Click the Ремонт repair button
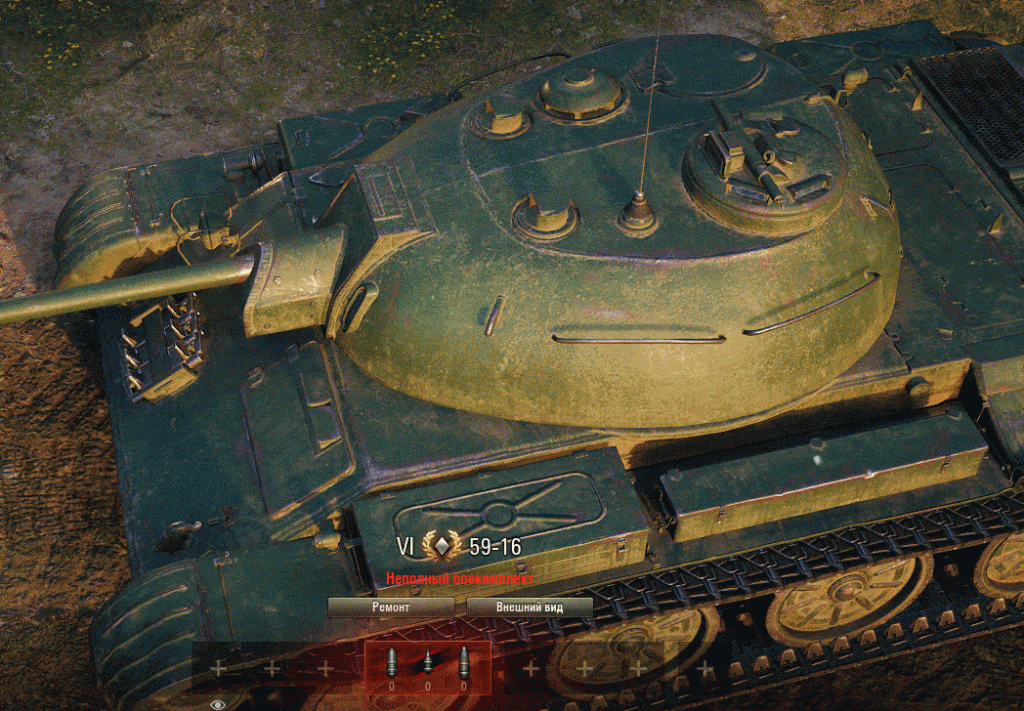Image resolution: width=1024 pixels, height=711 pixels. (390, 607)
